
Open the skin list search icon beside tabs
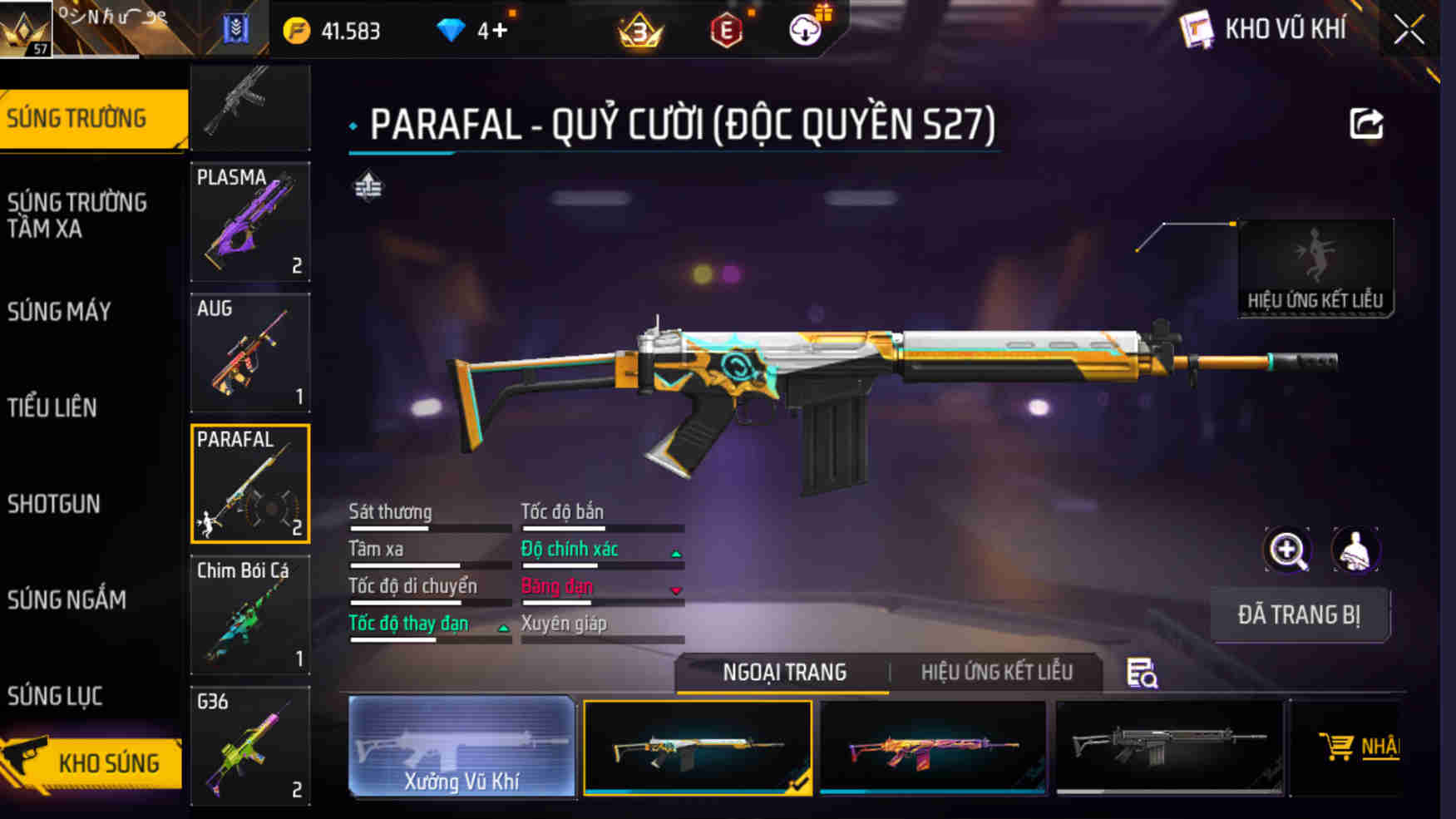coord(1141,671)
